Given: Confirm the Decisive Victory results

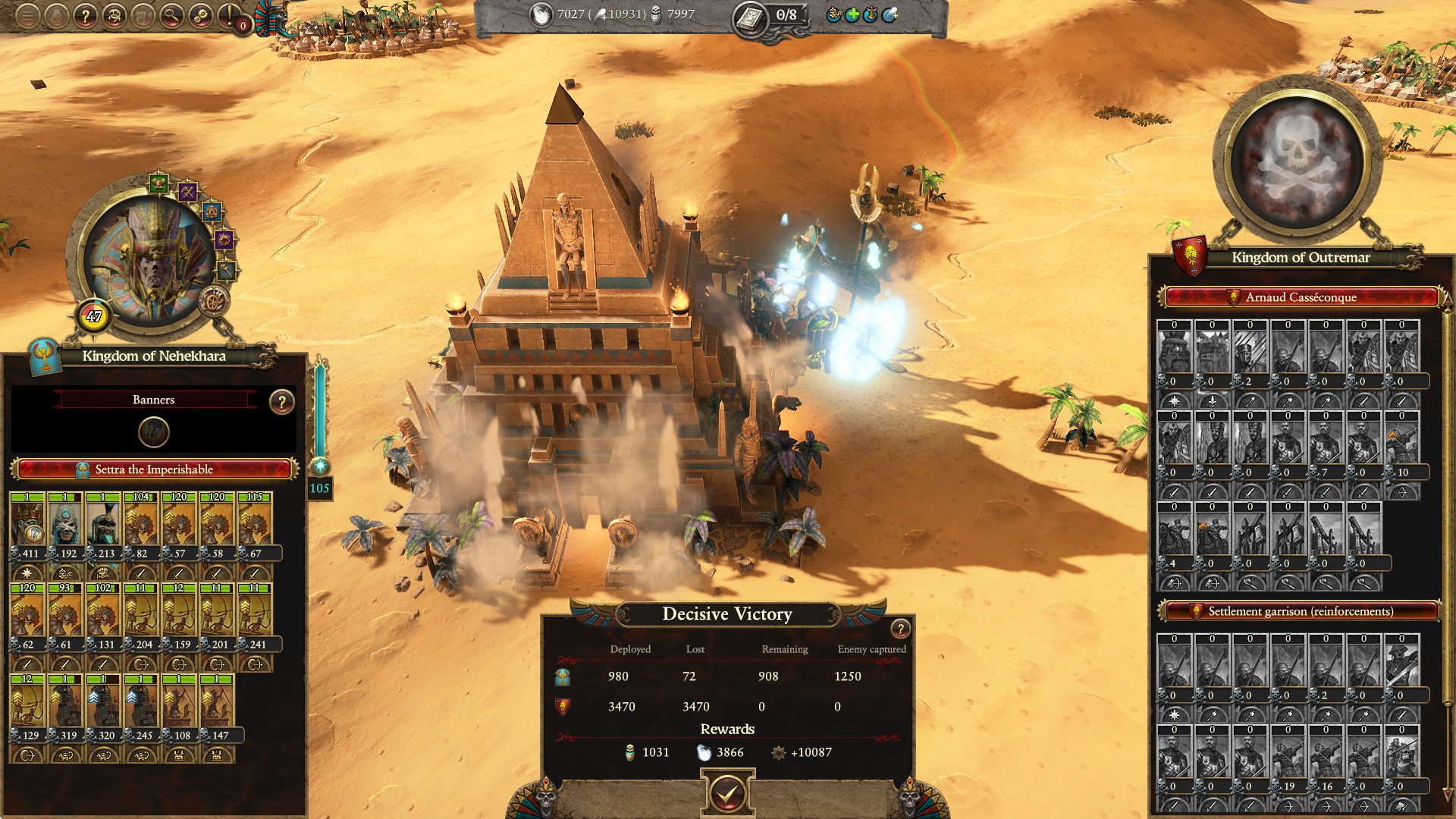Looking at the screenshot, I should 727,793.
